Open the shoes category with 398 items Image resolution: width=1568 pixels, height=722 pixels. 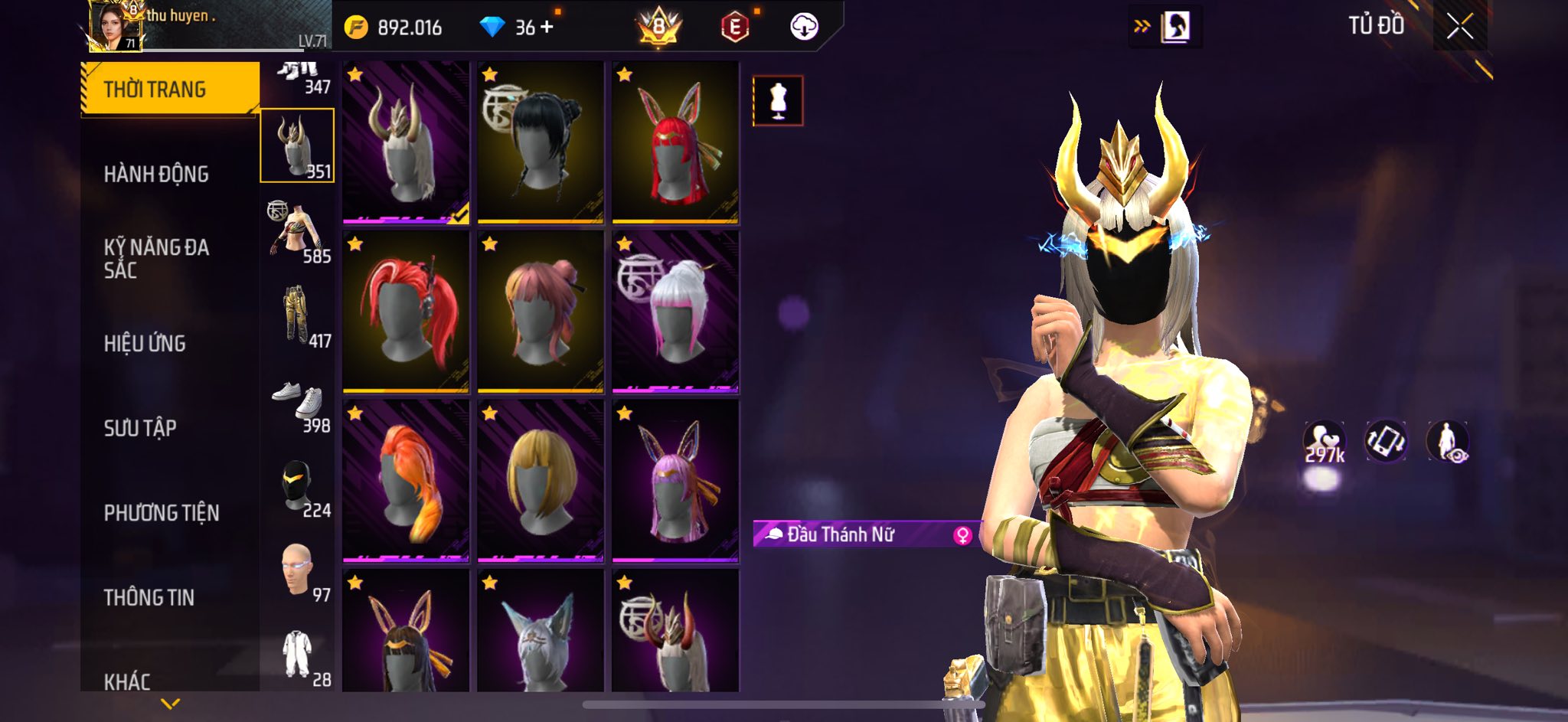point(298,400)
